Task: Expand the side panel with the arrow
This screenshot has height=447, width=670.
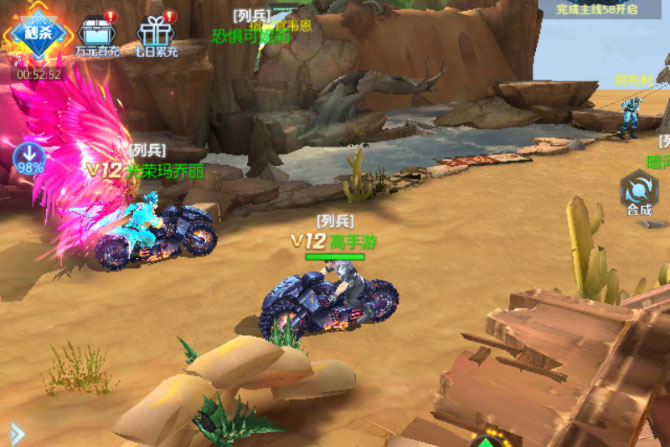Action: [x=15, y=432]
